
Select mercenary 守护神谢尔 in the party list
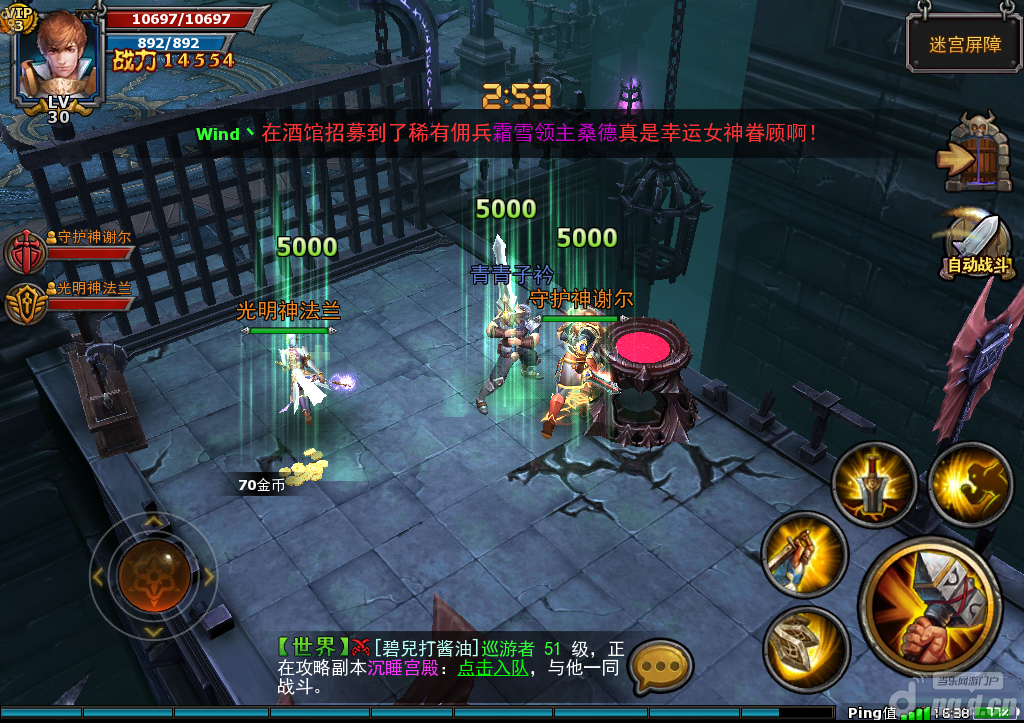tap(23, 250)
